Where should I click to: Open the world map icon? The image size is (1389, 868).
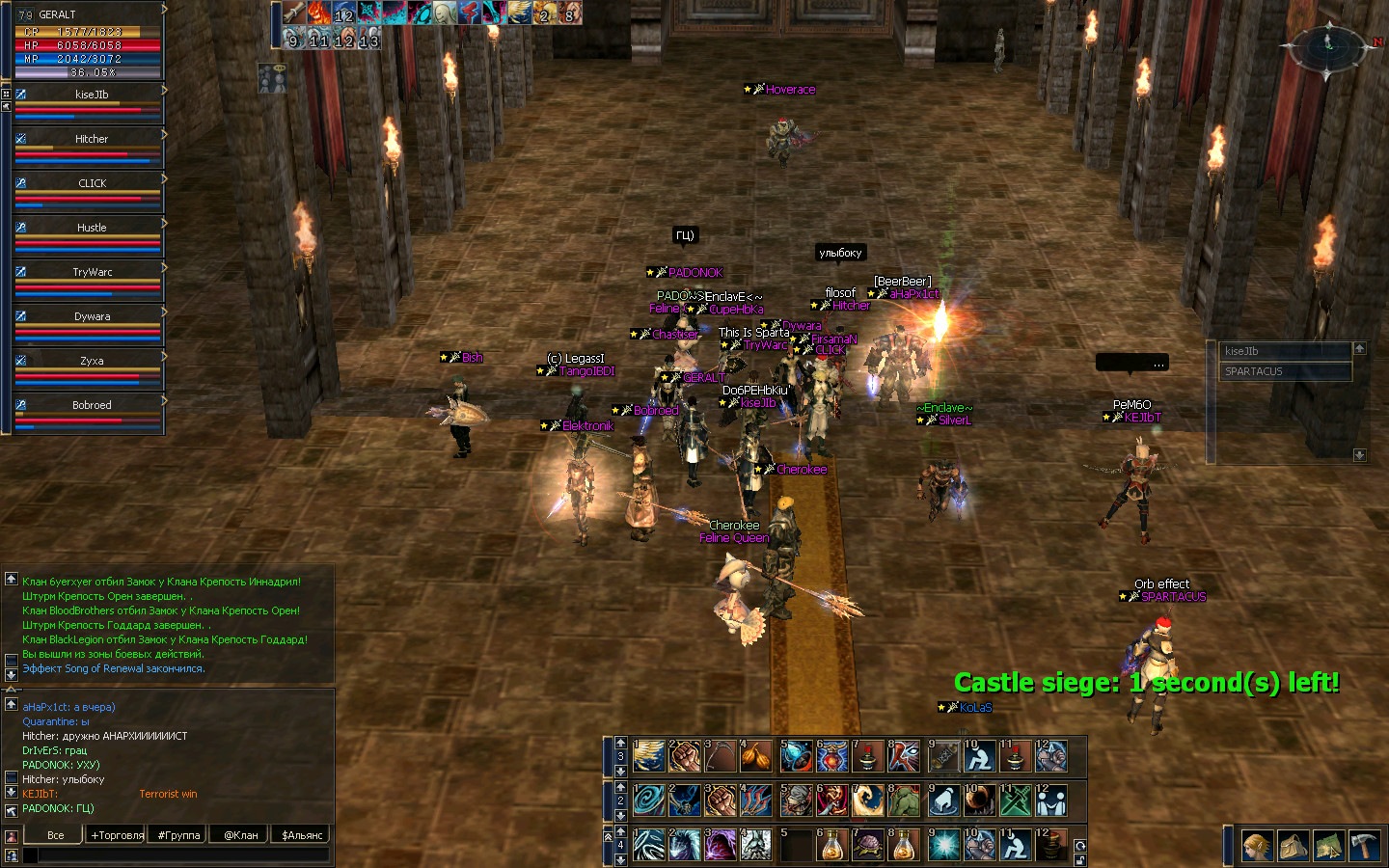click(1328, 846)
